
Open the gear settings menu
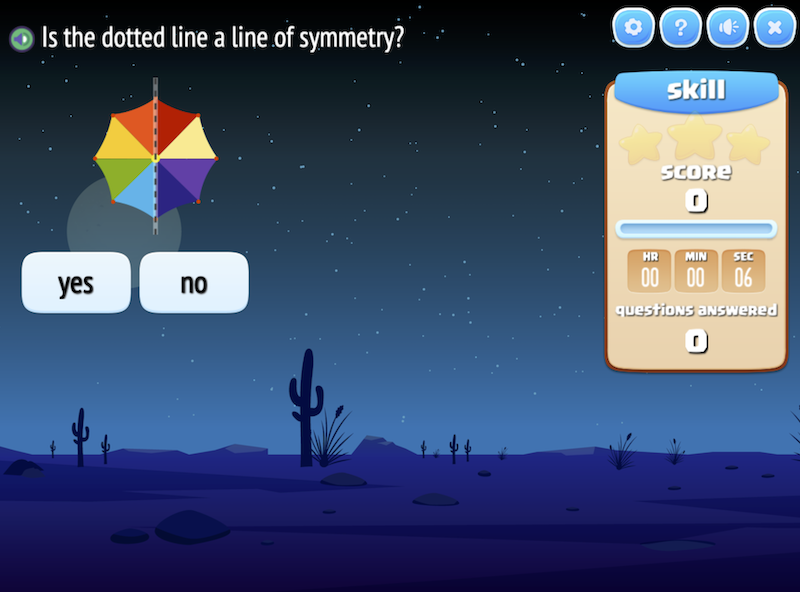tap(632, 28)
